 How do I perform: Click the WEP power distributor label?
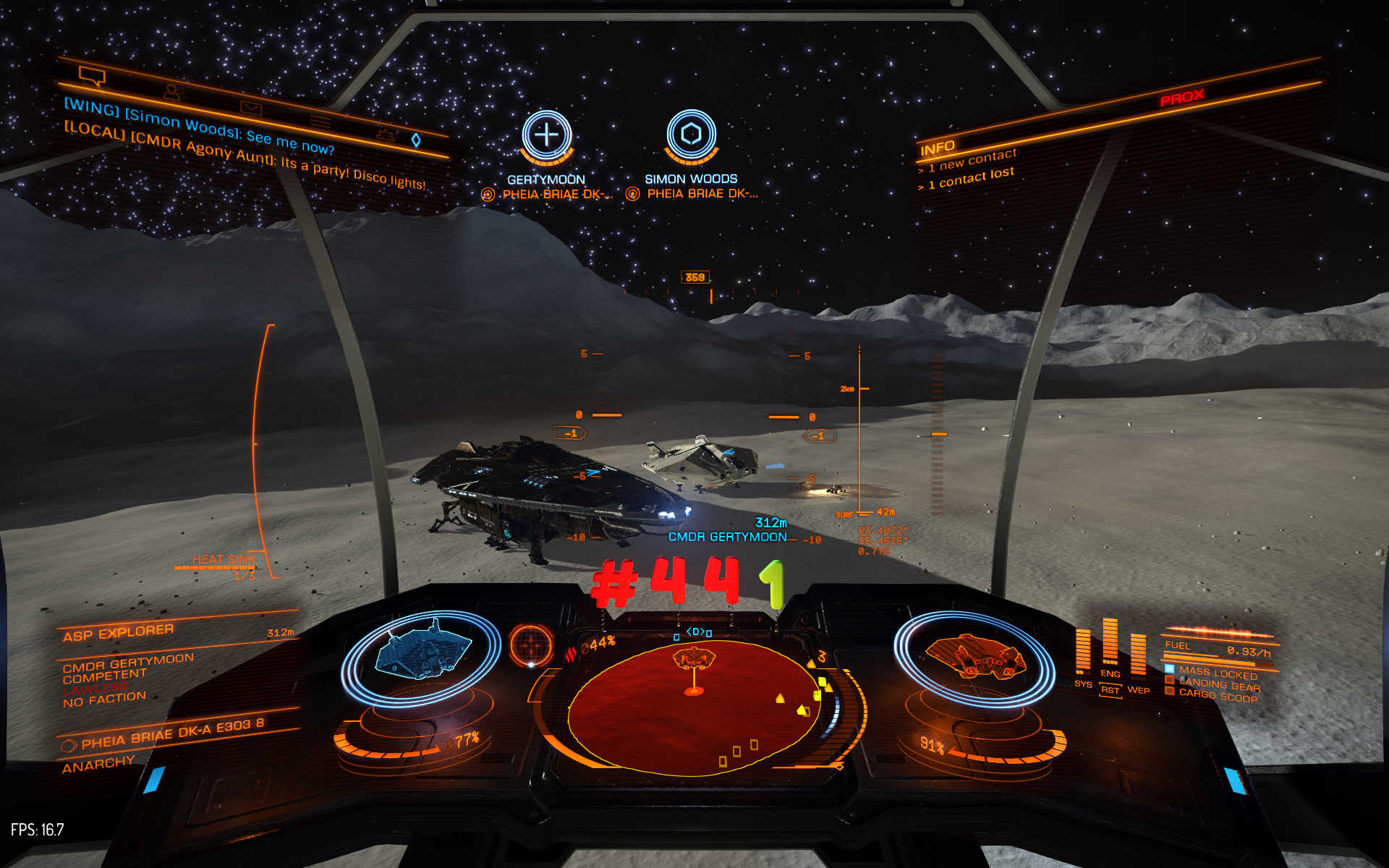1138,690
